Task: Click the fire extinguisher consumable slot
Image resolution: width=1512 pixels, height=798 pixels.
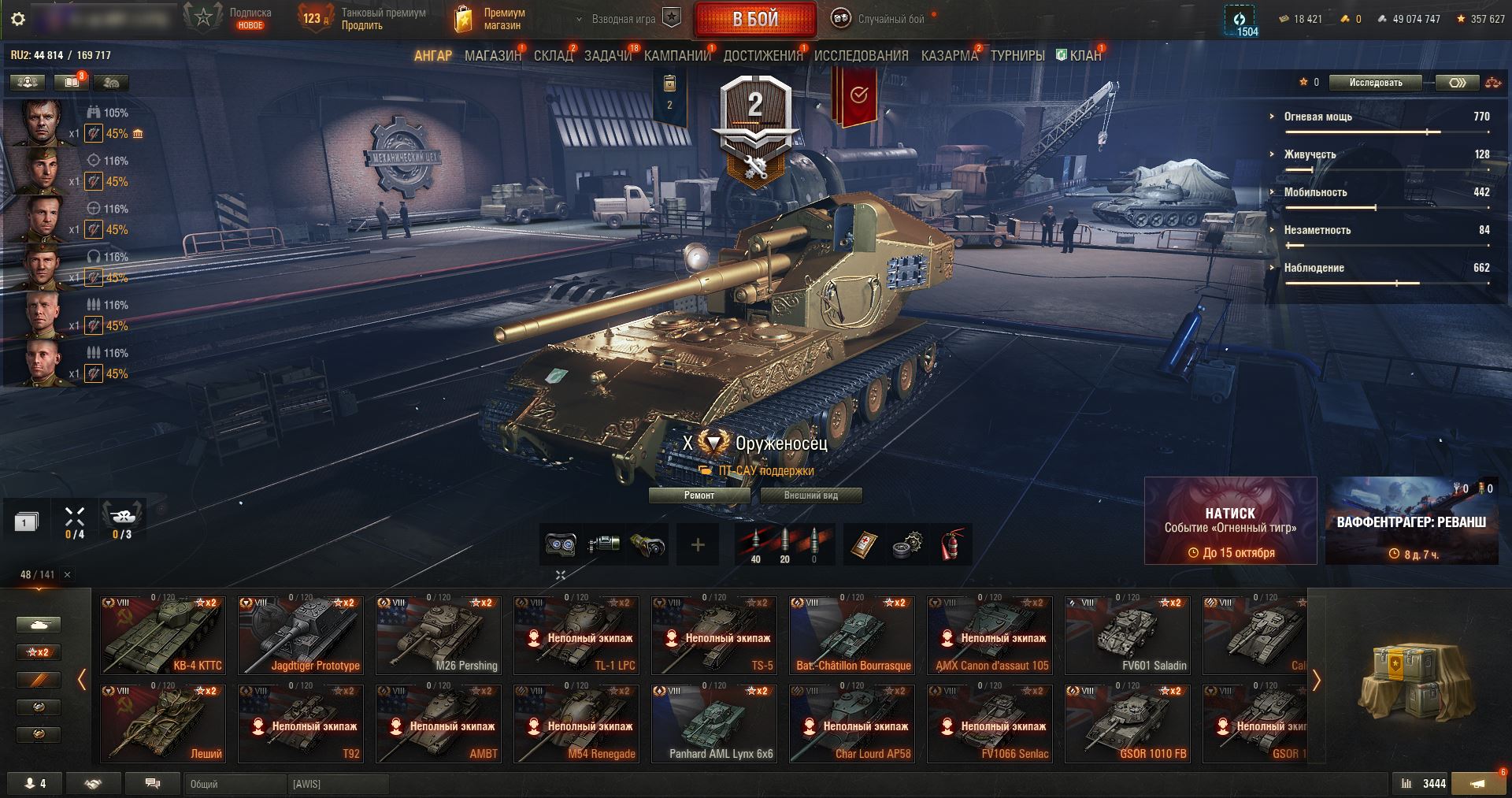Action: tap(953, 544)
